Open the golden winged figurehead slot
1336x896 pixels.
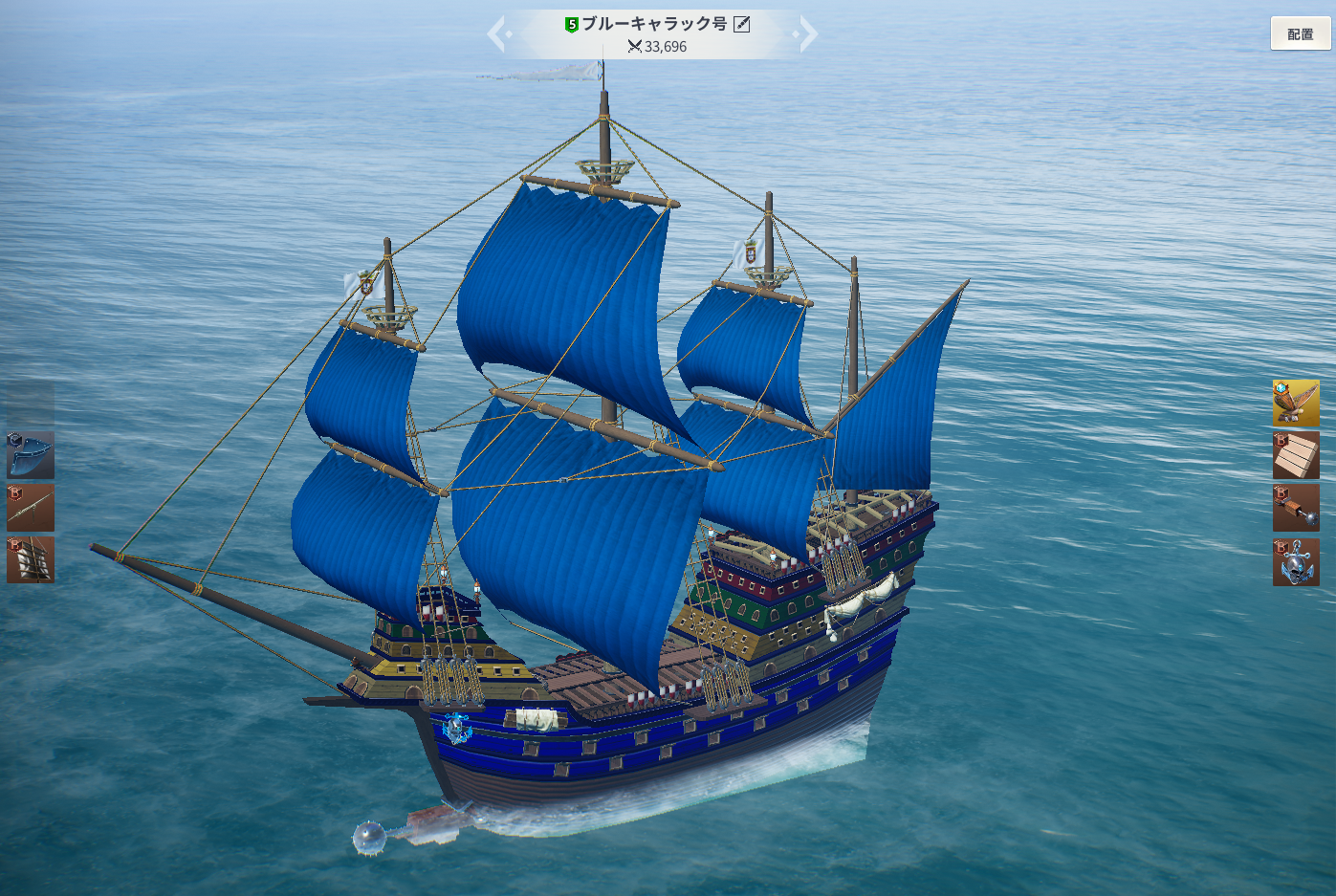pos(1296,403)
